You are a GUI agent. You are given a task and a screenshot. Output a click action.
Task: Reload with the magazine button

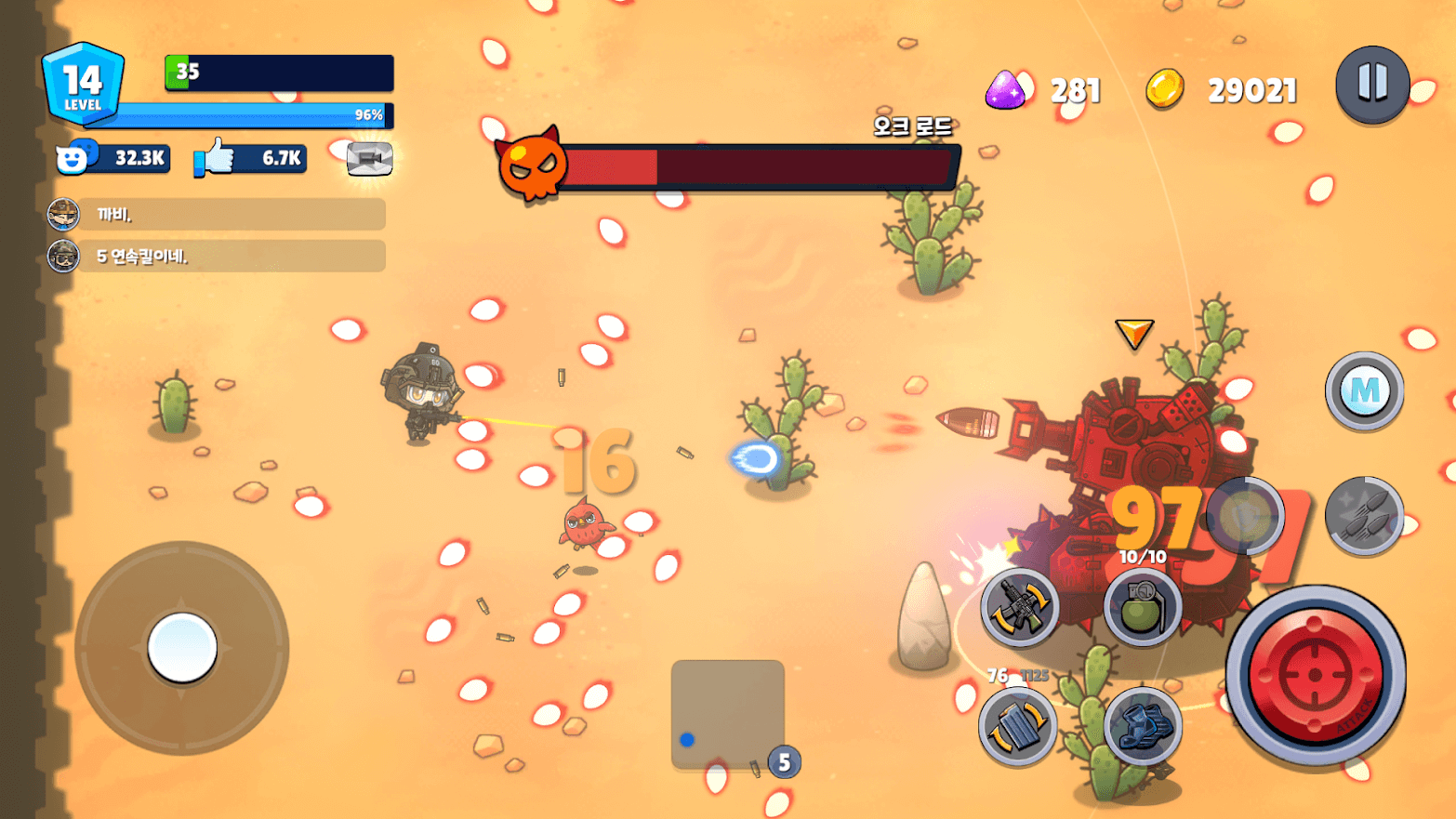1018,725
